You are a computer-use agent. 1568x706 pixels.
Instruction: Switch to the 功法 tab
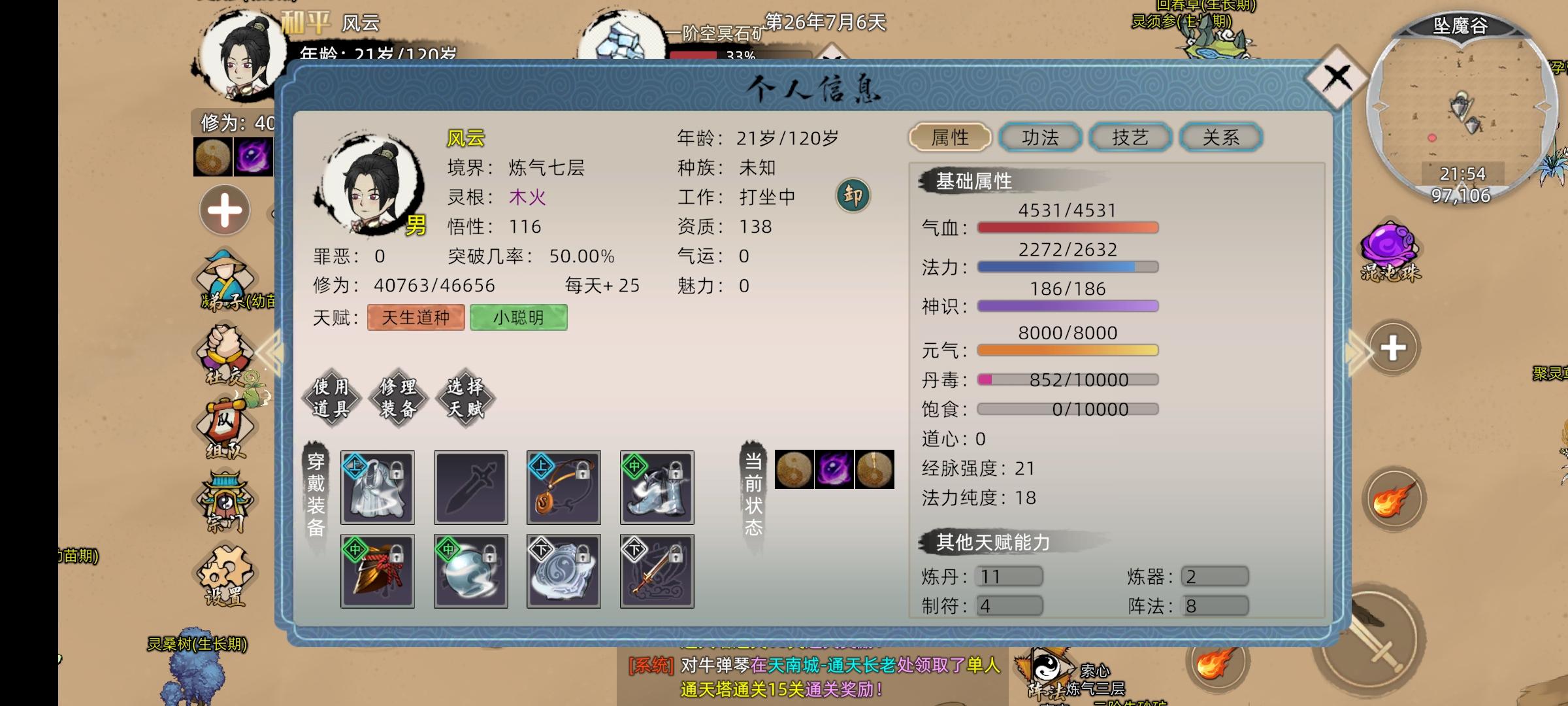point(1039,137)
